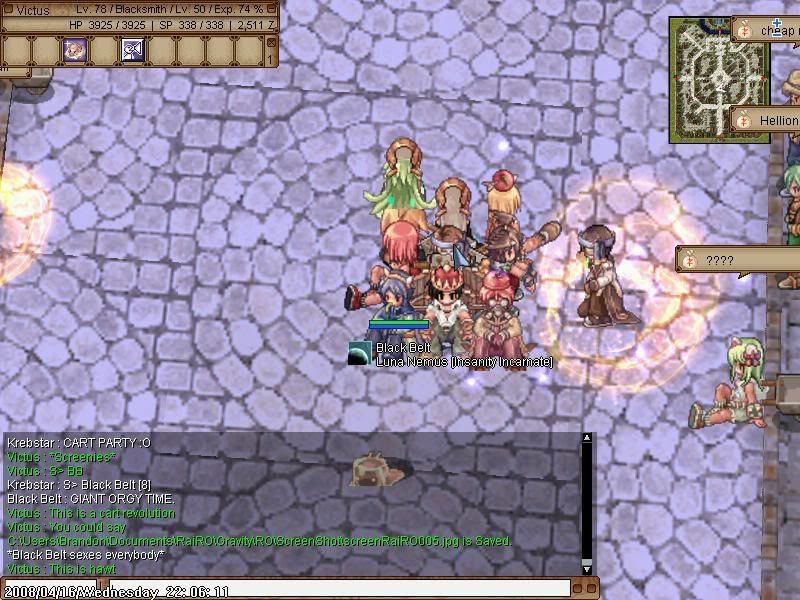800x600 pixels.
Task: Use the first skill icon on the hotbar
Action: (74, 49)
